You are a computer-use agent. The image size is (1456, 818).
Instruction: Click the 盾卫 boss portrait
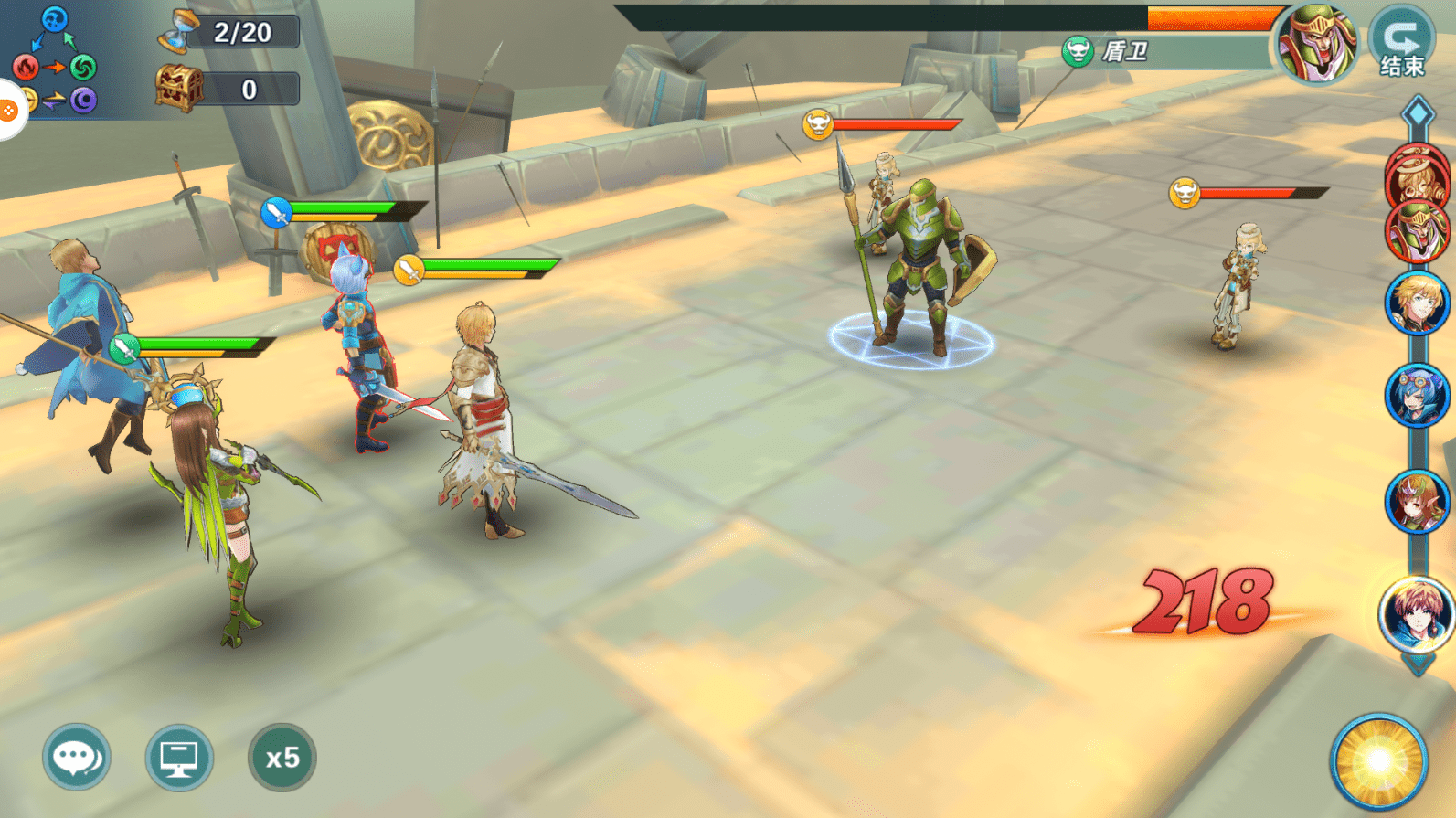pyautogui.click(x=1317, y=42)
